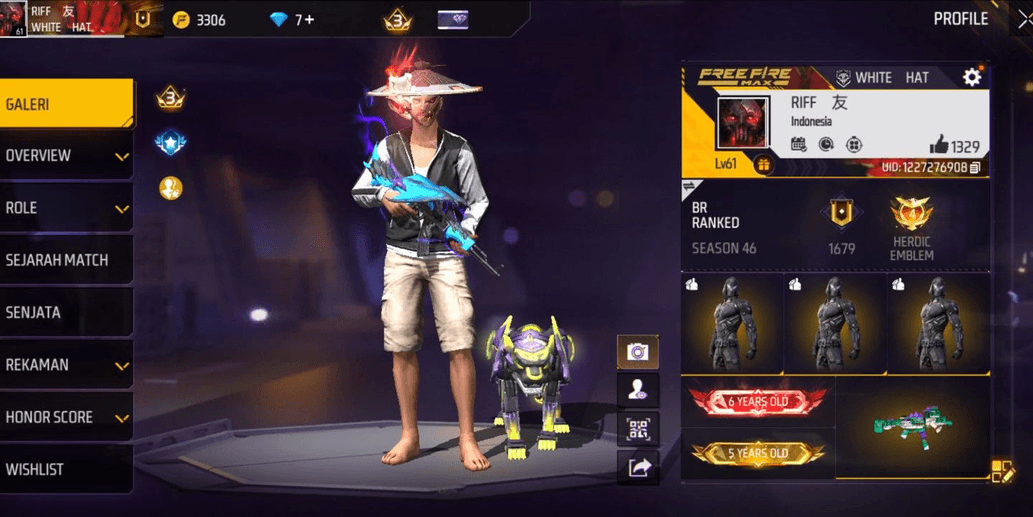Open the Heroic Emblem rank badge

click(x=910, y=222)
